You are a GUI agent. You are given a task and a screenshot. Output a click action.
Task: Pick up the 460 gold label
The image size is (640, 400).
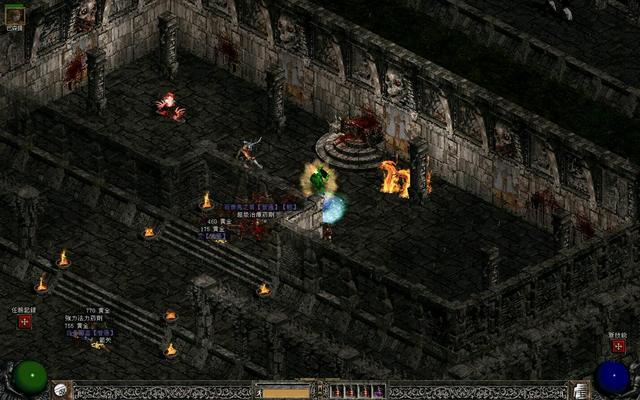(218, 221)
